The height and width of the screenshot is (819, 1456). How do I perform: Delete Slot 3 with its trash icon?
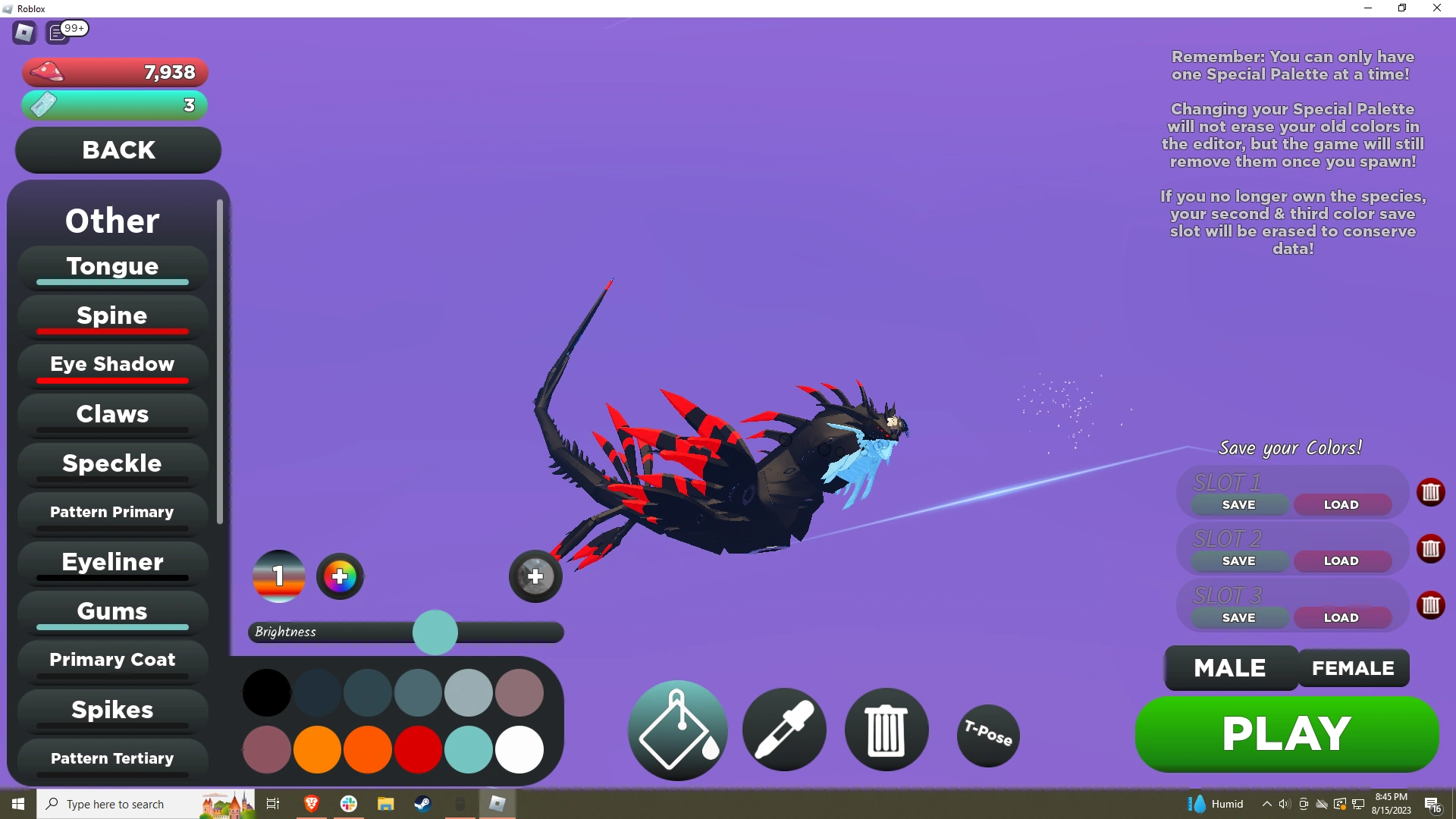pyautogui.click(x=1431, y=605)
